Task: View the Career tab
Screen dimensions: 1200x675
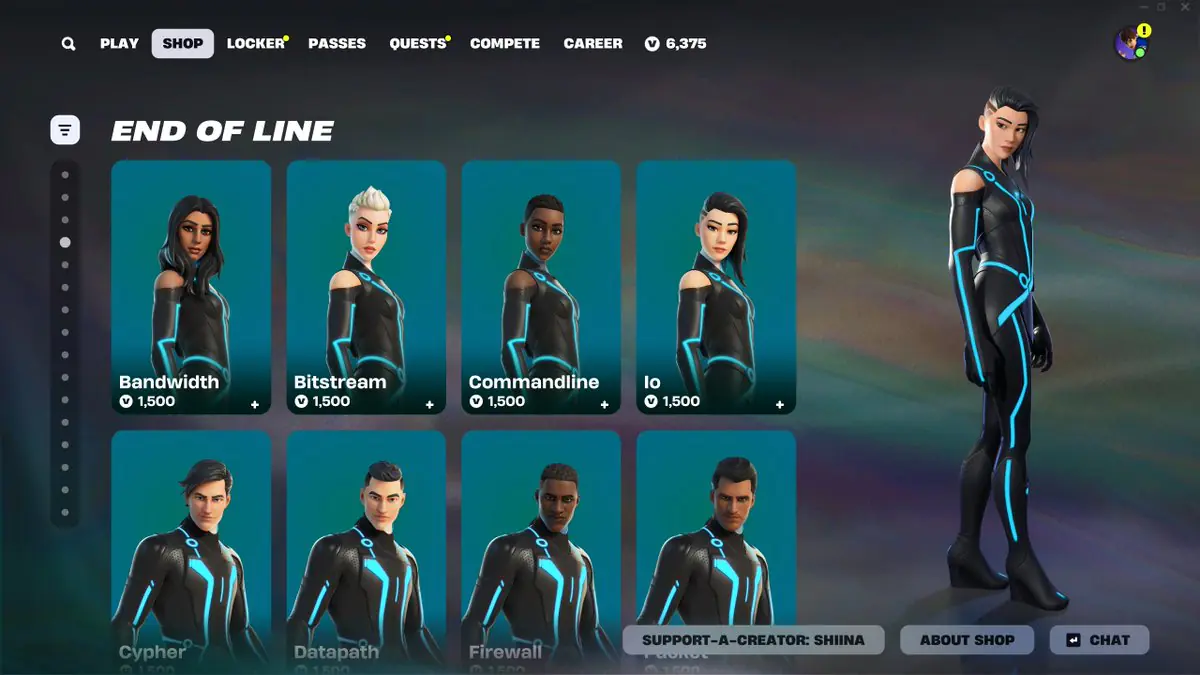Action: (x=593, y=44)
